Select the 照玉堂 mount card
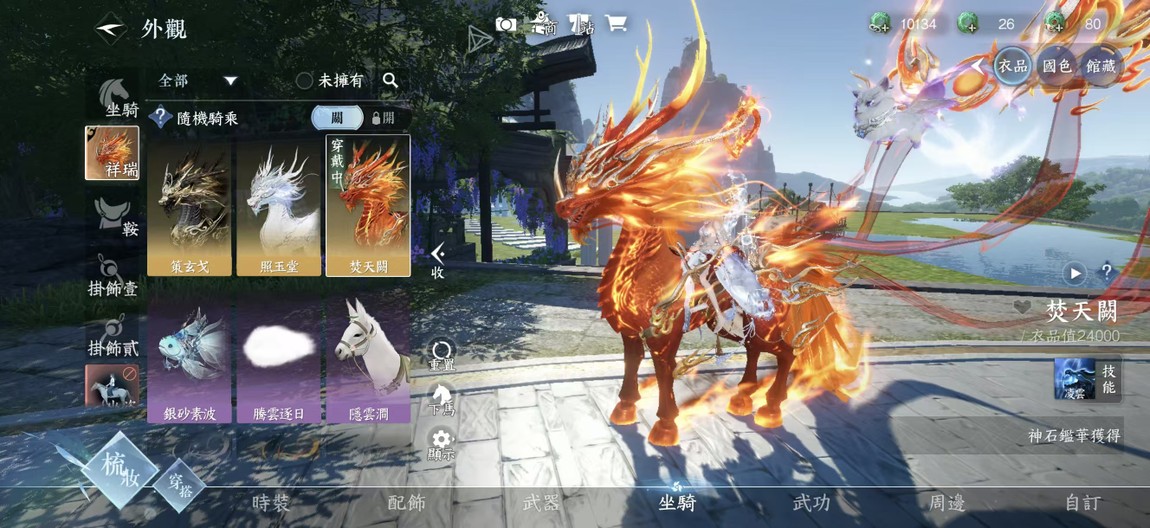 [278, 206]
